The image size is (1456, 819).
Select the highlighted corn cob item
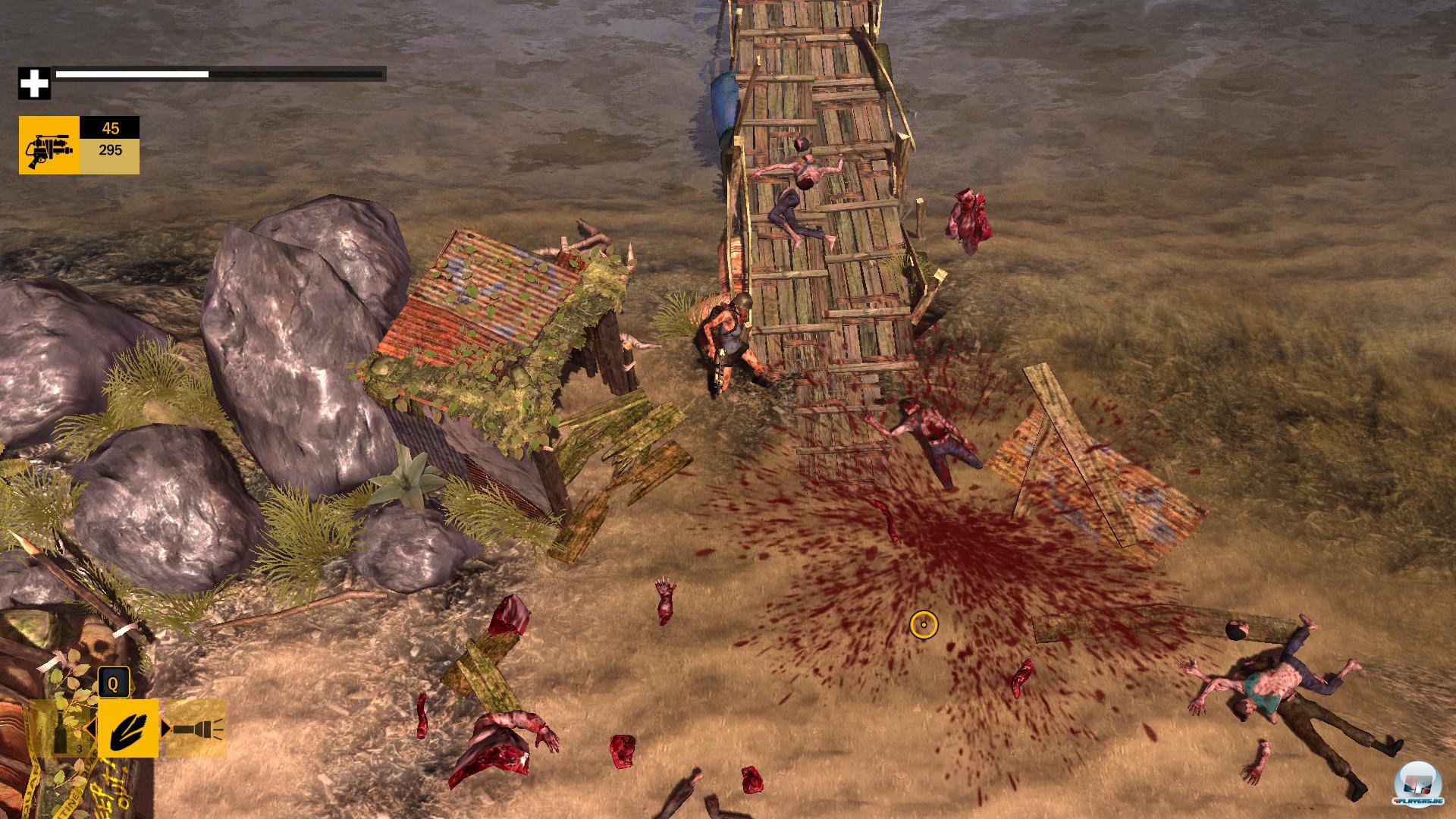click(127, 729)
